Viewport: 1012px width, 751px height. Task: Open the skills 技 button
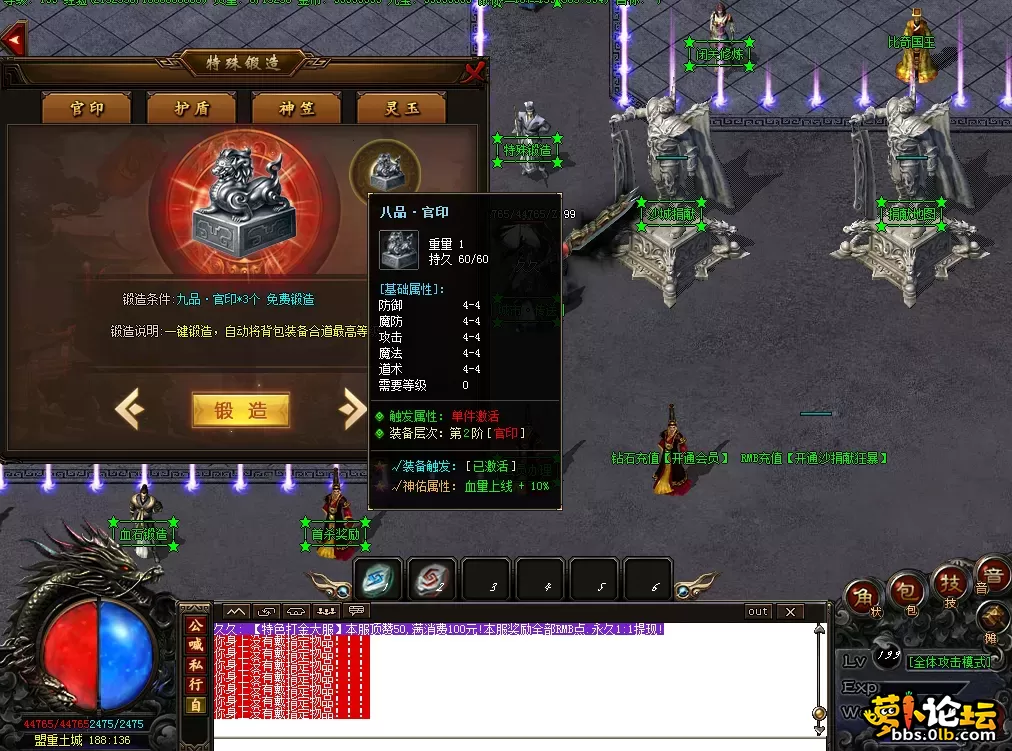point(949,582)
